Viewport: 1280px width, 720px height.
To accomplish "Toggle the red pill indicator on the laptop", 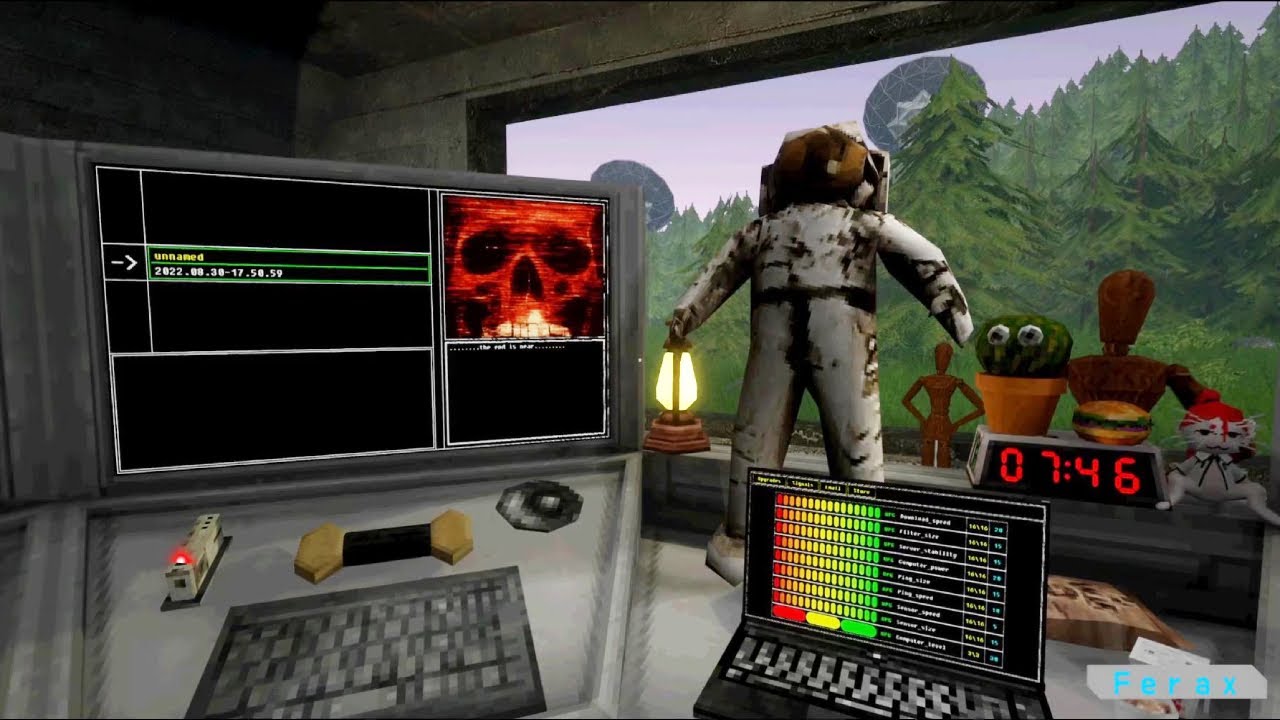I will click(790, 613).
